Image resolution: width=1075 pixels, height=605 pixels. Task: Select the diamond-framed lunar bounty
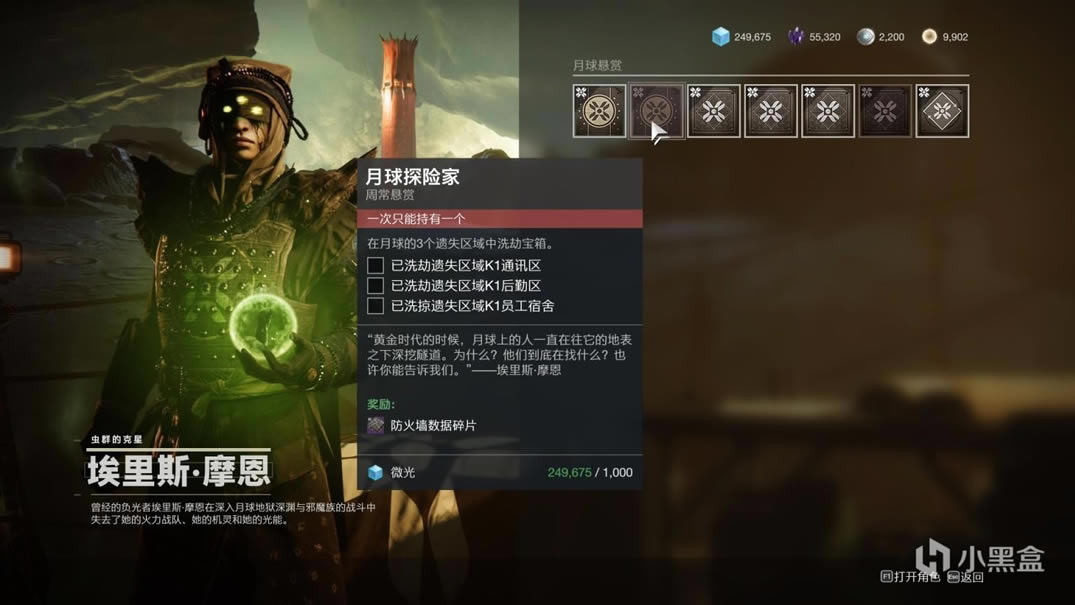coord(942,110)
